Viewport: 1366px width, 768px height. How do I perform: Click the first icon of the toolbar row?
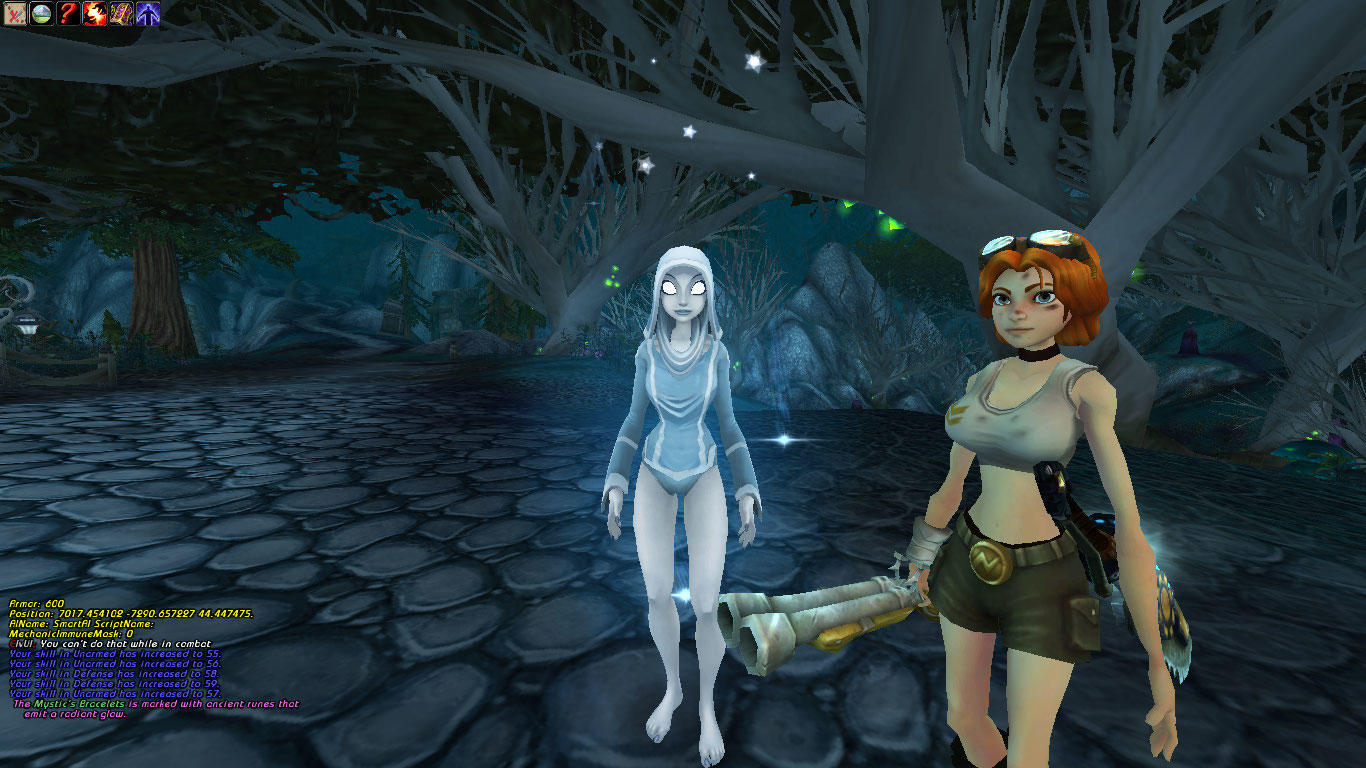click(15, 13)
